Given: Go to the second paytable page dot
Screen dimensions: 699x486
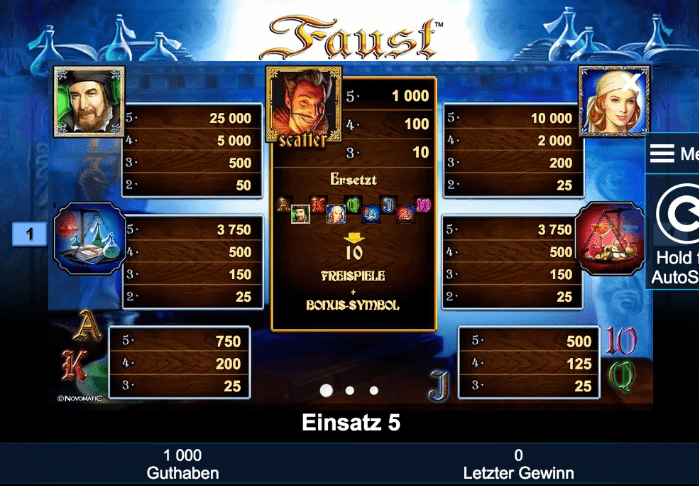Looking at the screenshot, I should (x=349, y=390).
